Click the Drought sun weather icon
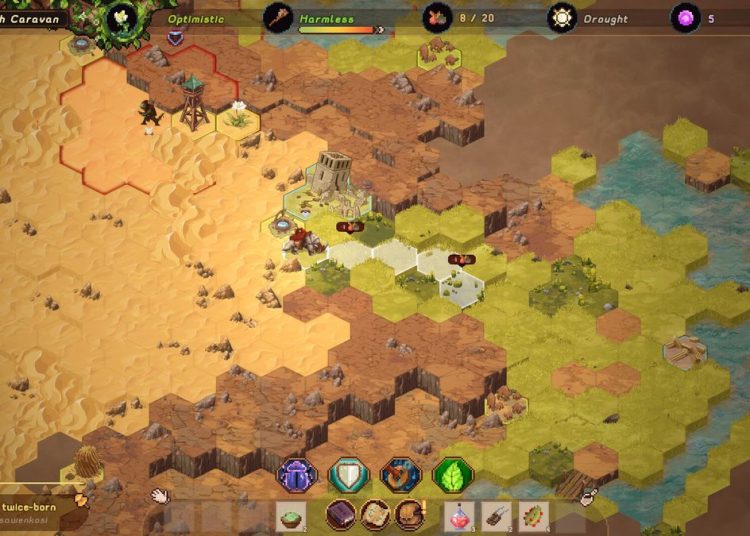 pyautogui.click(x=562, y=17)
